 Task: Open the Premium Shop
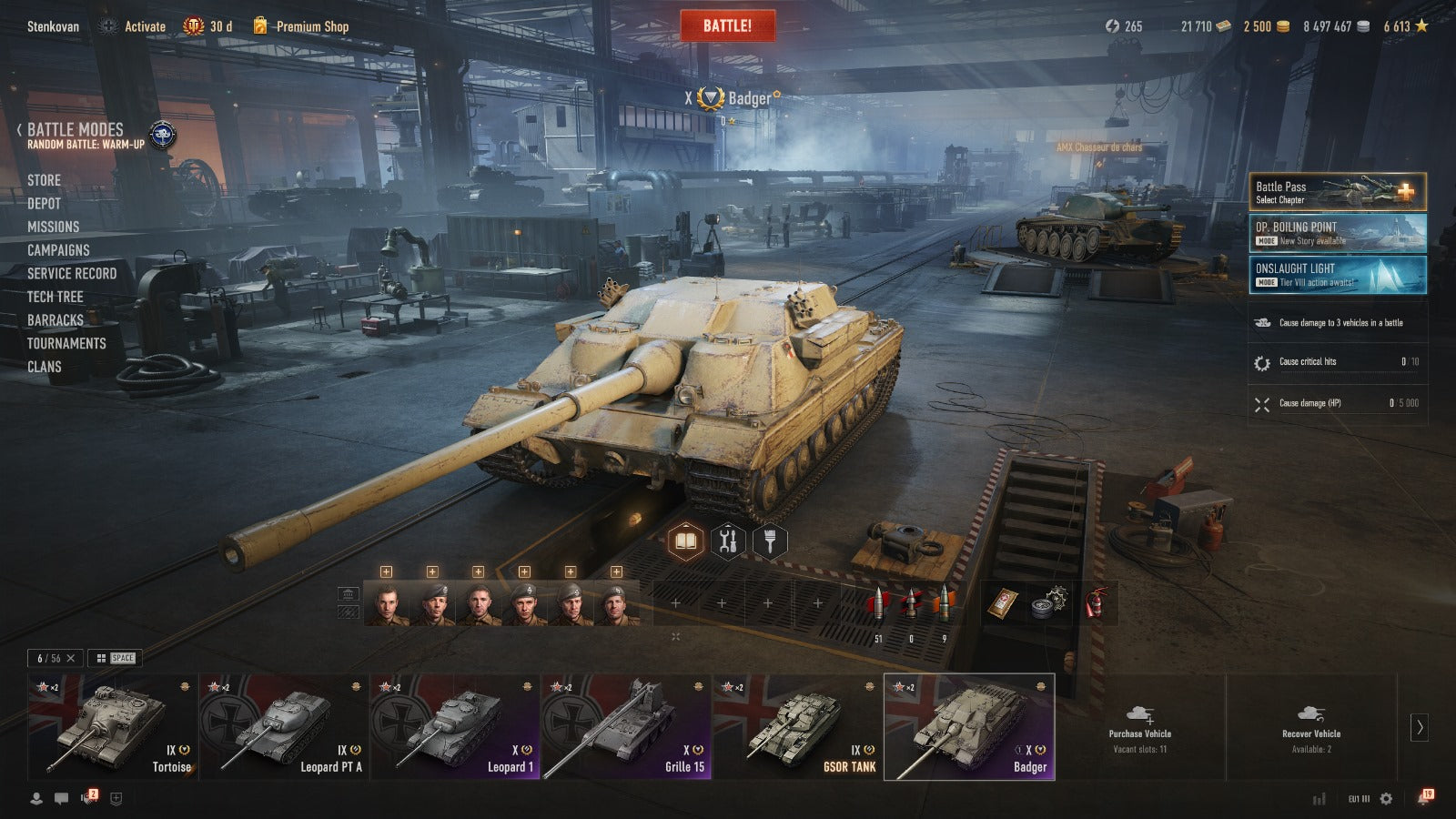(x=311, y=26)
